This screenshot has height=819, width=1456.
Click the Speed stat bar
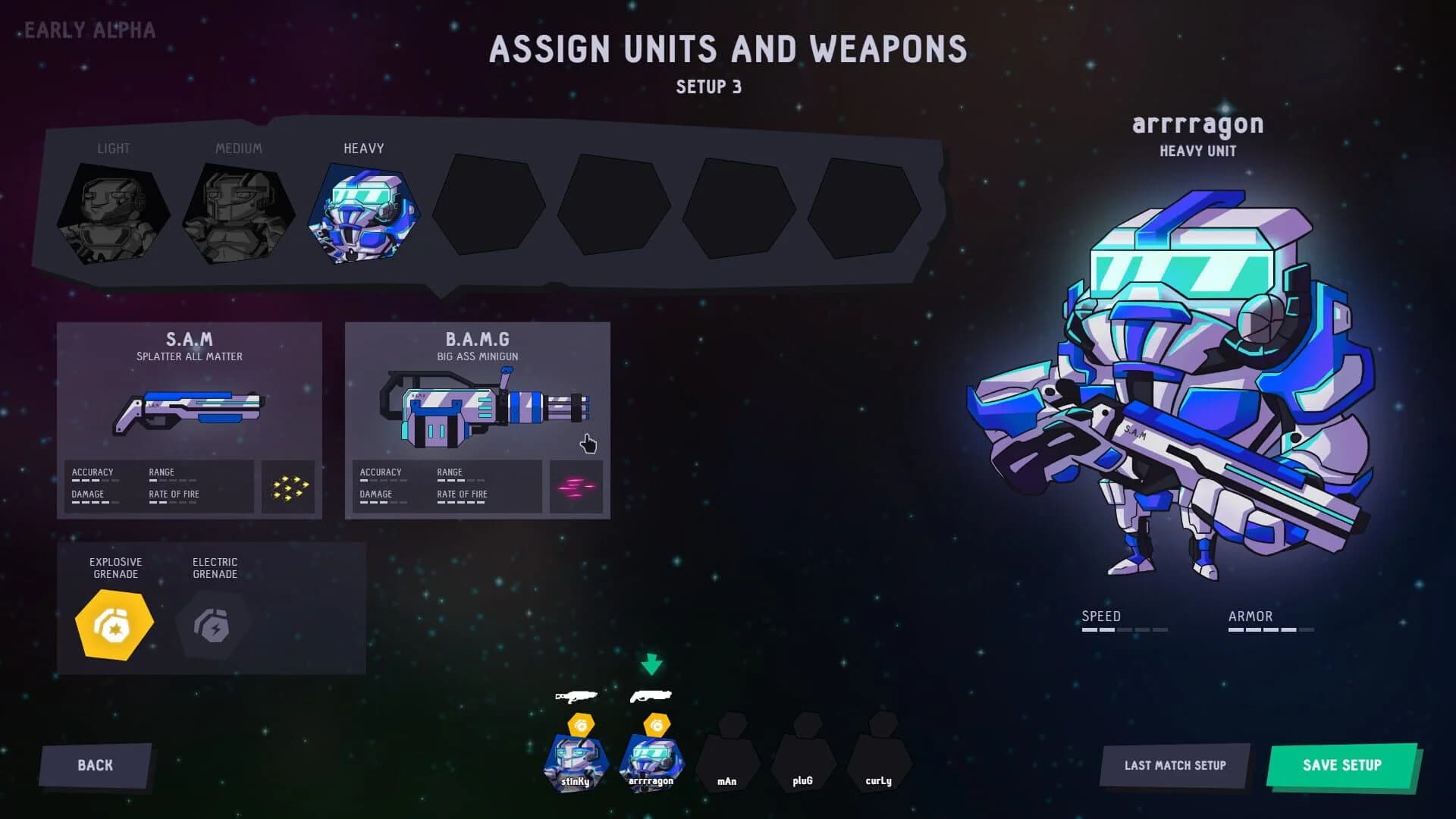[x=1125, y=629]
